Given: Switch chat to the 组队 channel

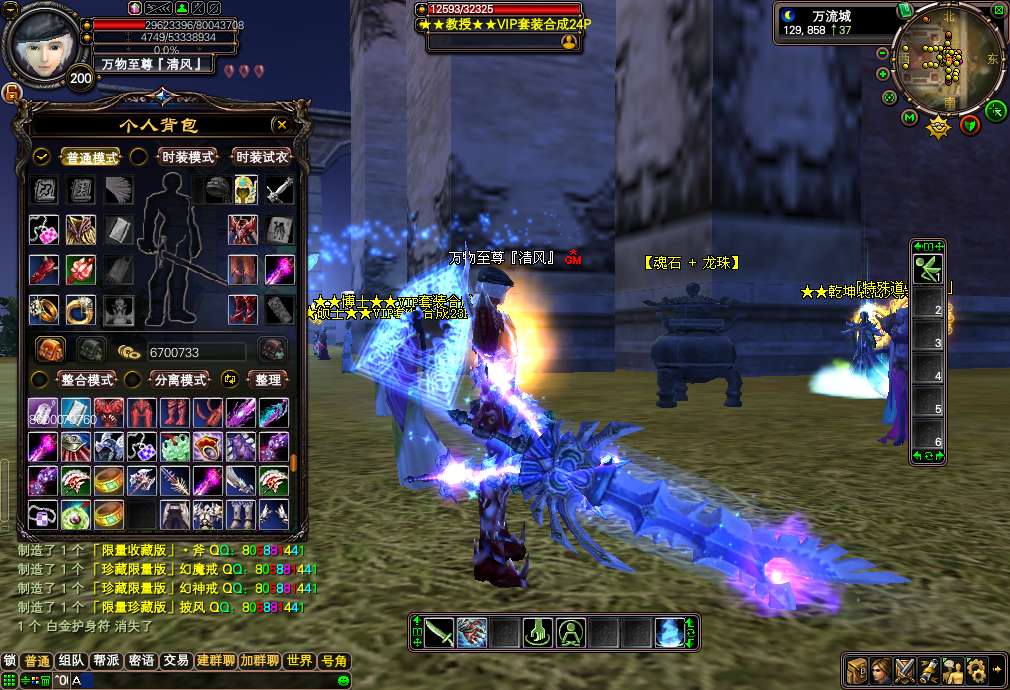Looking at the screenshot, I should click(x=71, y=661).
